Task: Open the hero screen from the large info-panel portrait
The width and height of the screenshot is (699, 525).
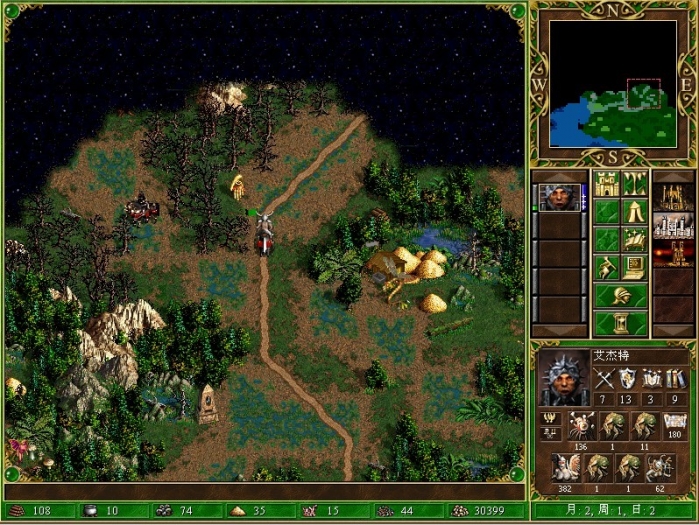Action: click(563, 378)
